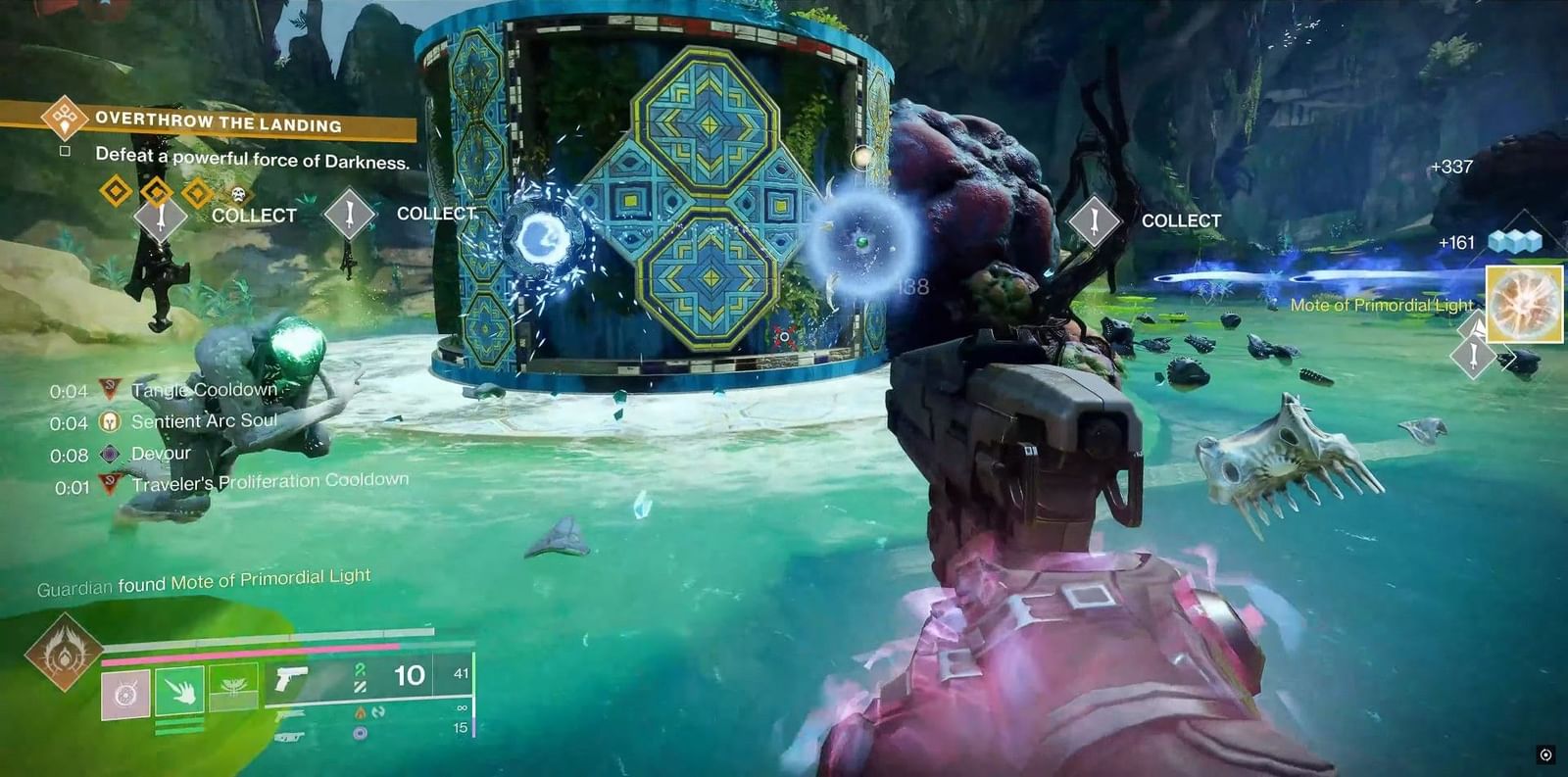The width and height of the screenshot is (1568, 777).
Task: Select the equipped sidearm weapon icon
Action: coord(291,676)
